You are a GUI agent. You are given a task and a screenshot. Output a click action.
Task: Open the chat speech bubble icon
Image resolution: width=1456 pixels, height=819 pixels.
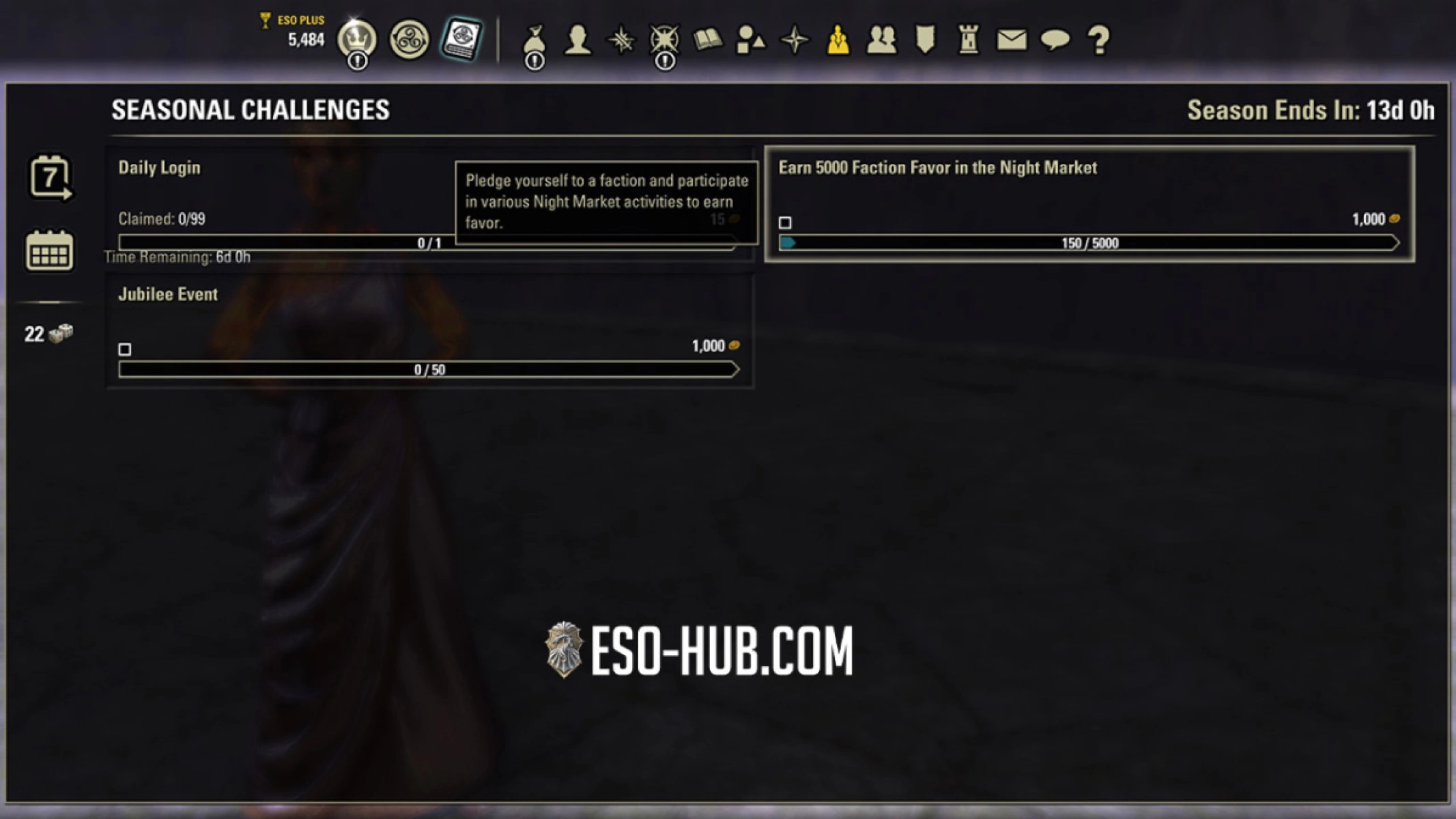pyautogui.click(x=1055, y=41)
